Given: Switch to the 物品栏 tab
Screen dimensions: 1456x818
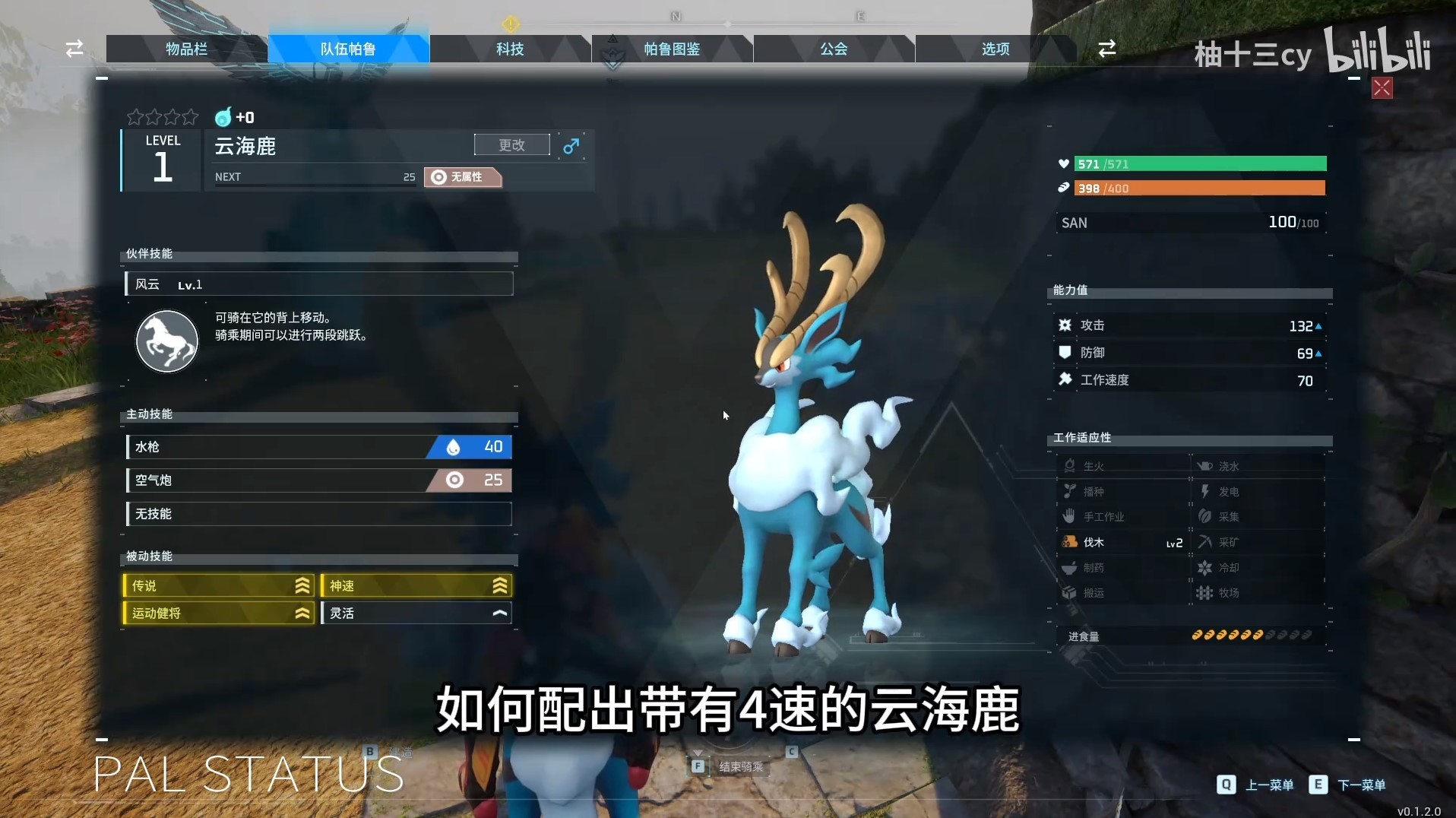Looking at the screenshot, I should [x=186, y=49].
